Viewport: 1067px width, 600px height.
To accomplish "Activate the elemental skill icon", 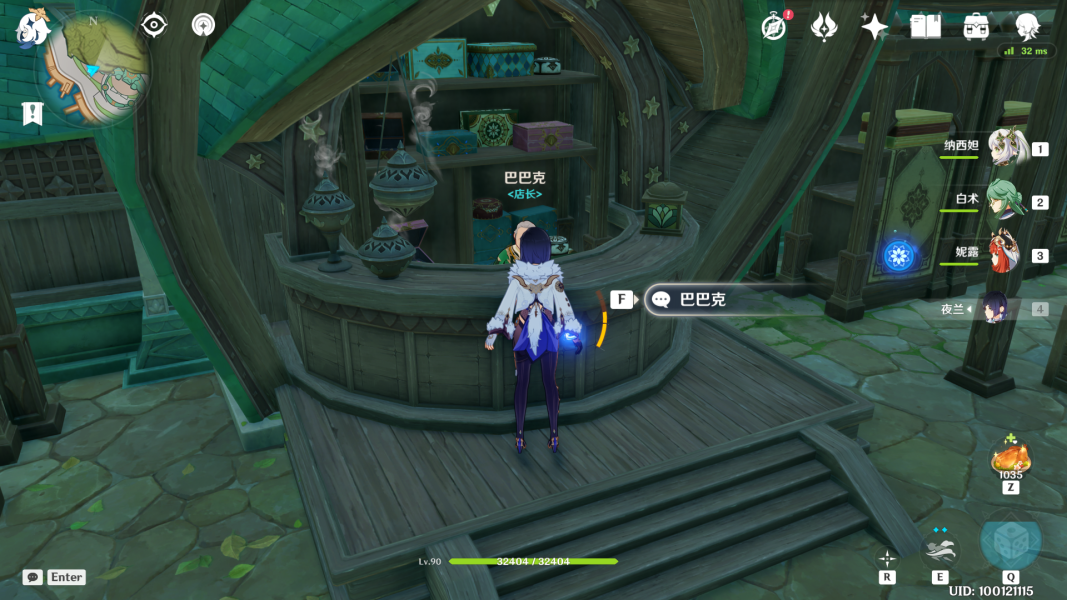I will tap(941, 548).
